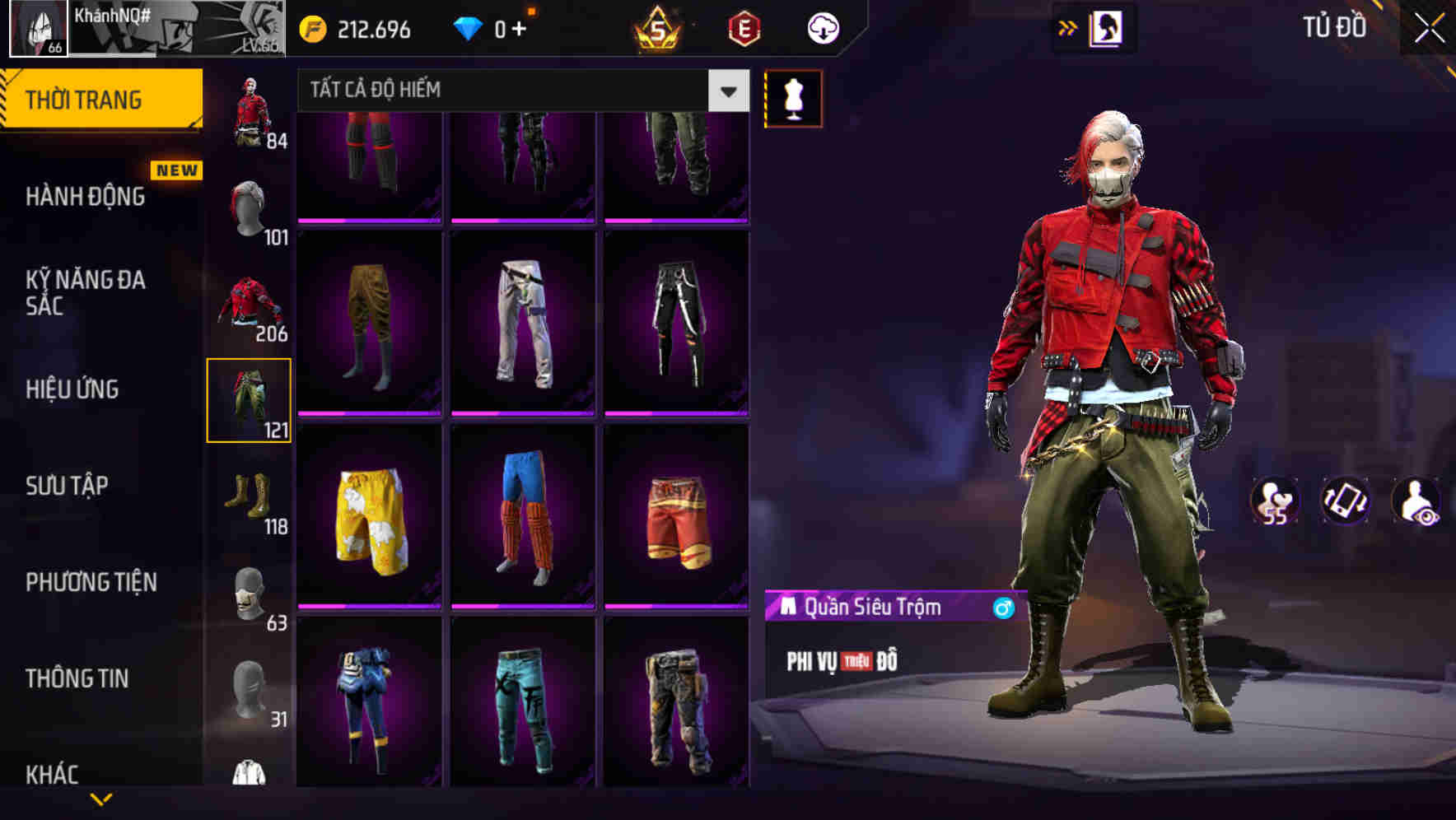Switch to the HÀNH ĐỘNG tab
The image size is (1456, 820).
pos(85,198)
